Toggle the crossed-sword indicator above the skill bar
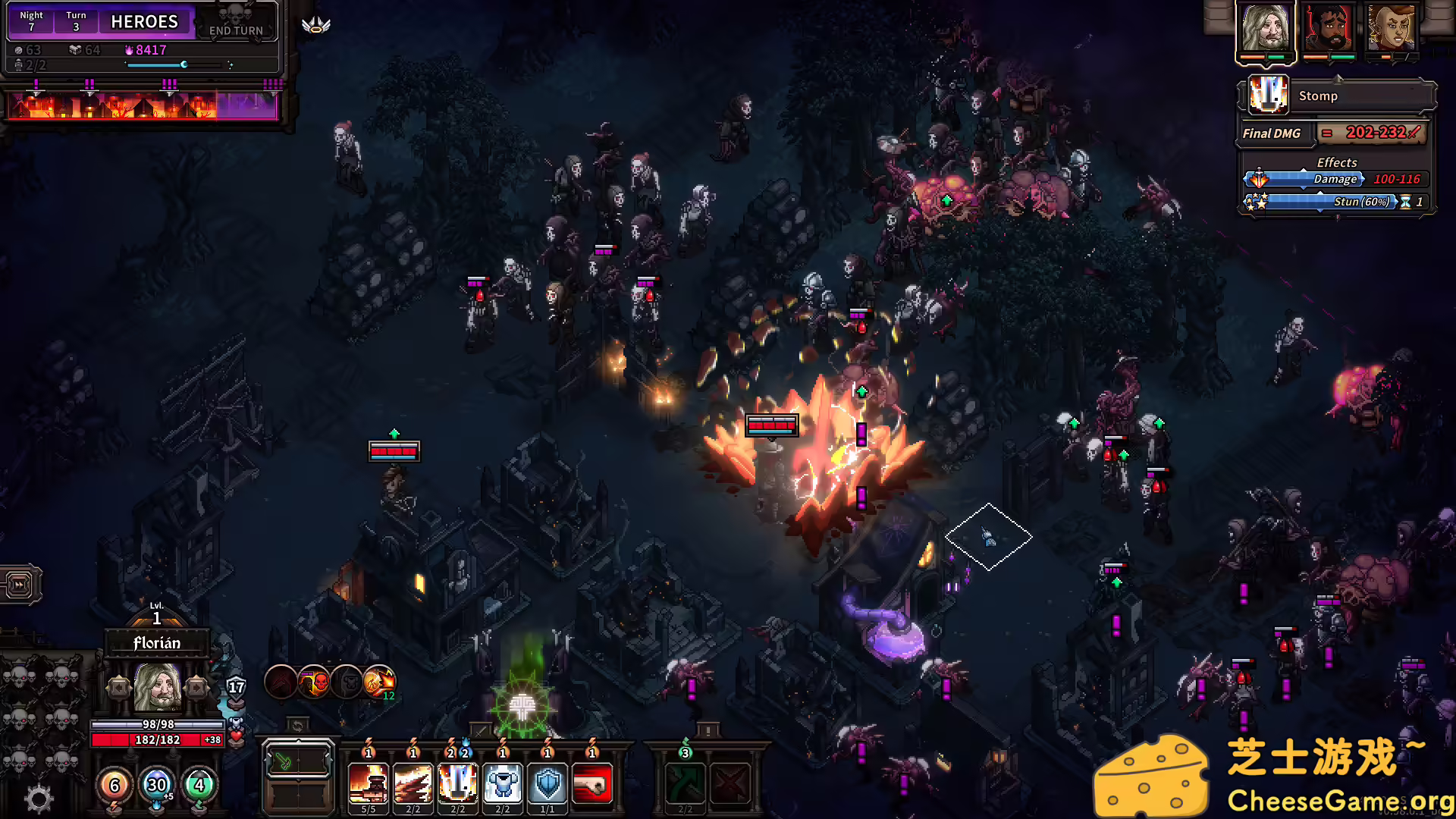Image resolution: width=1456 pixels, height=819 pixels. pyautogui.click(x=480, y=729)
